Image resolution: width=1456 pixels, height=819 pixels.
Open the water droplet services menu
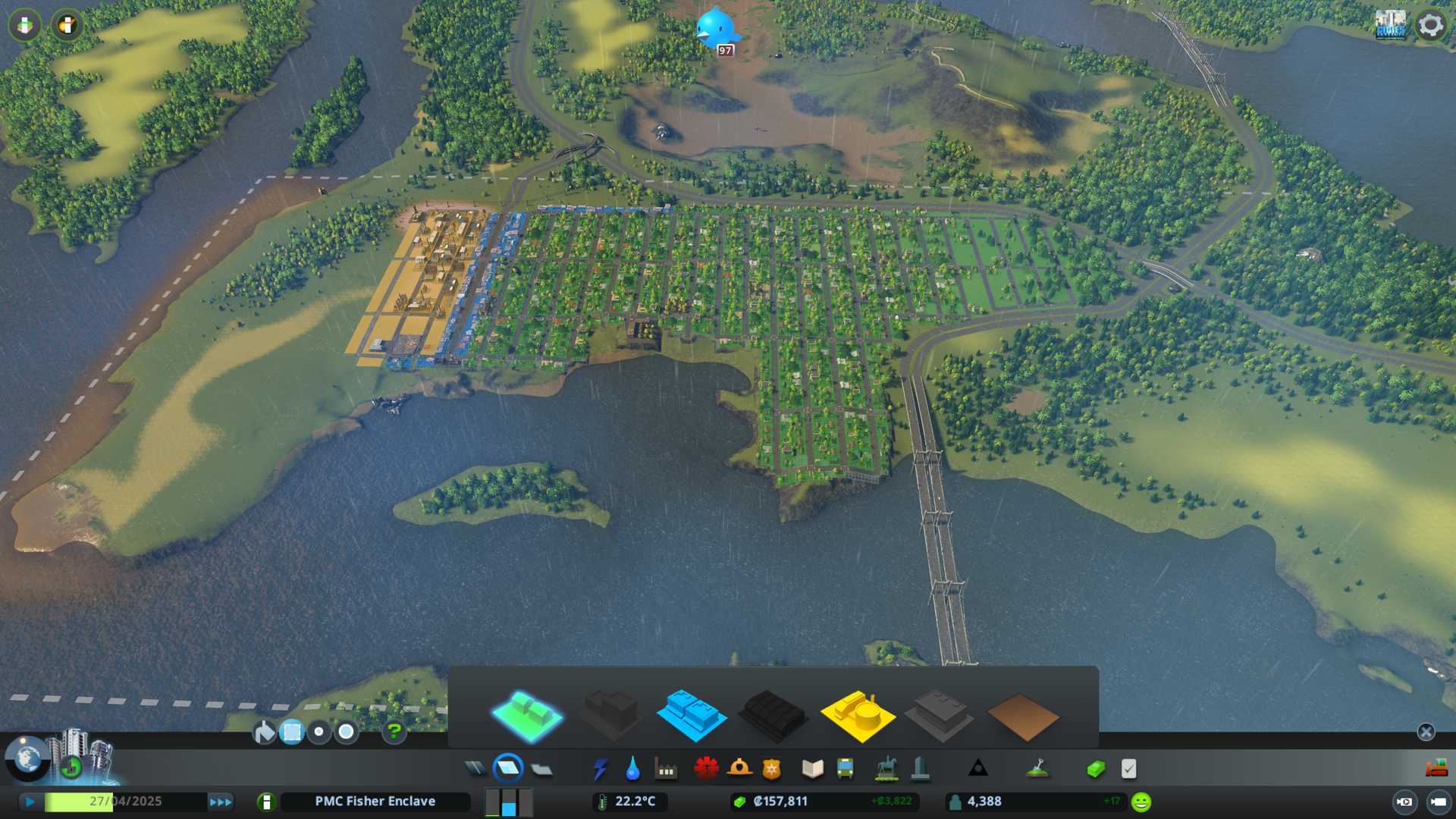click(632, 769)
